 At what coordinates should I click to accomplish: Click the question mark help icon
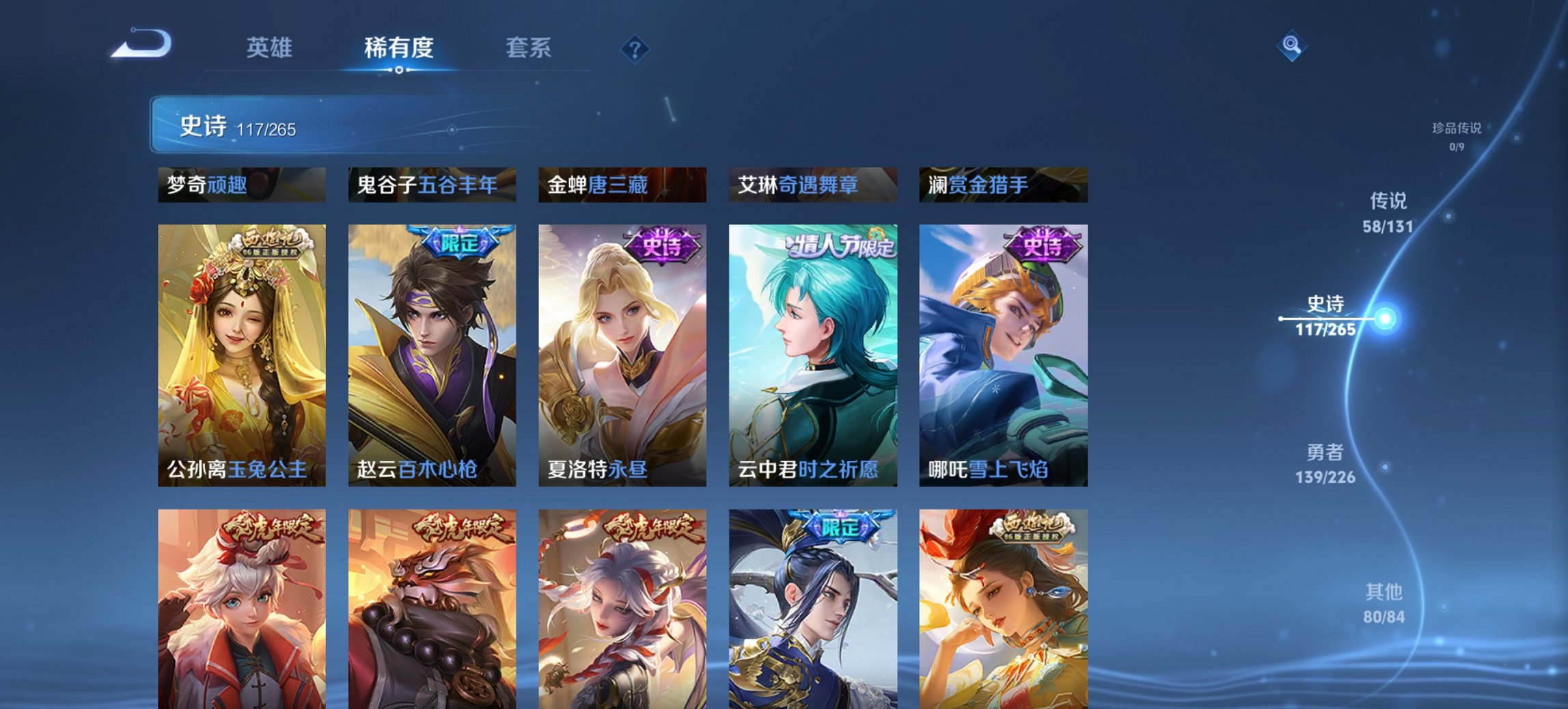coord(635,48)
